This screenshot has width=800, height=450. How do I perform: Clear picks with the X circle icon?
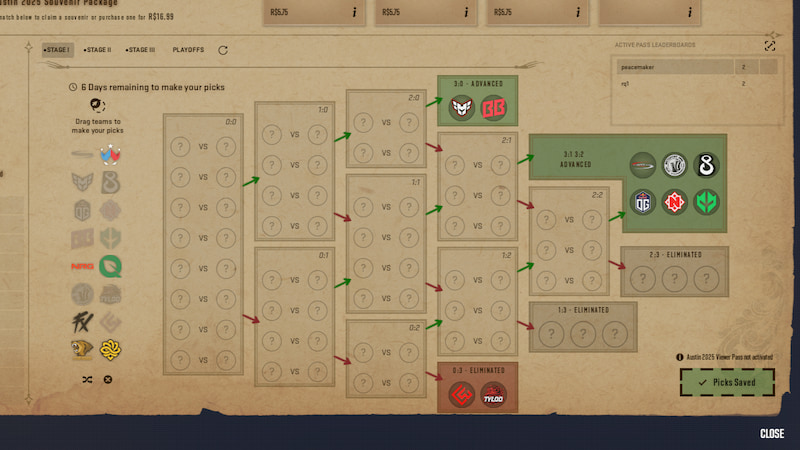(108, 379)
